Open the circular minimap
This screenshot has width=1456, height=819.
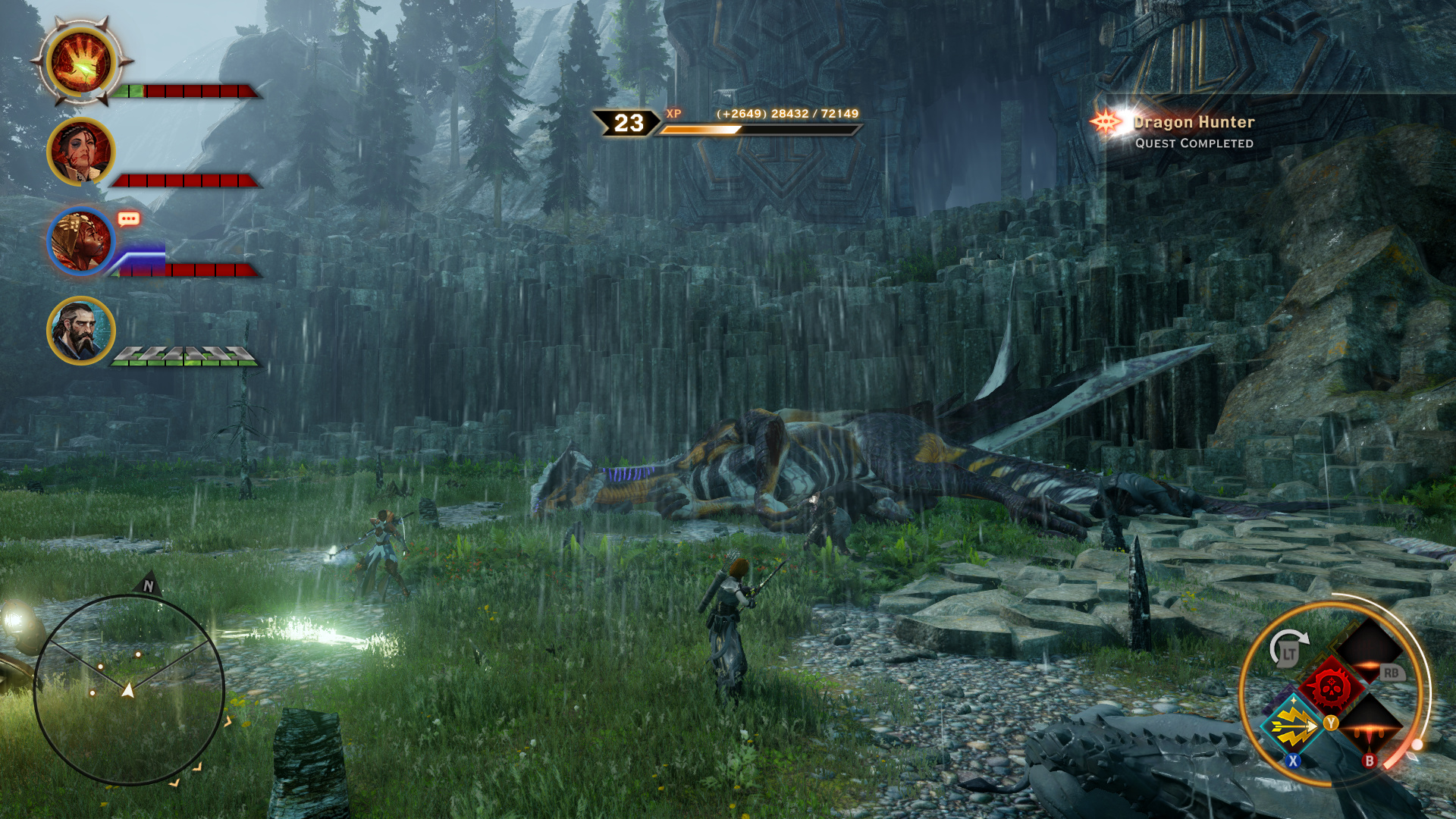point(129,689)
